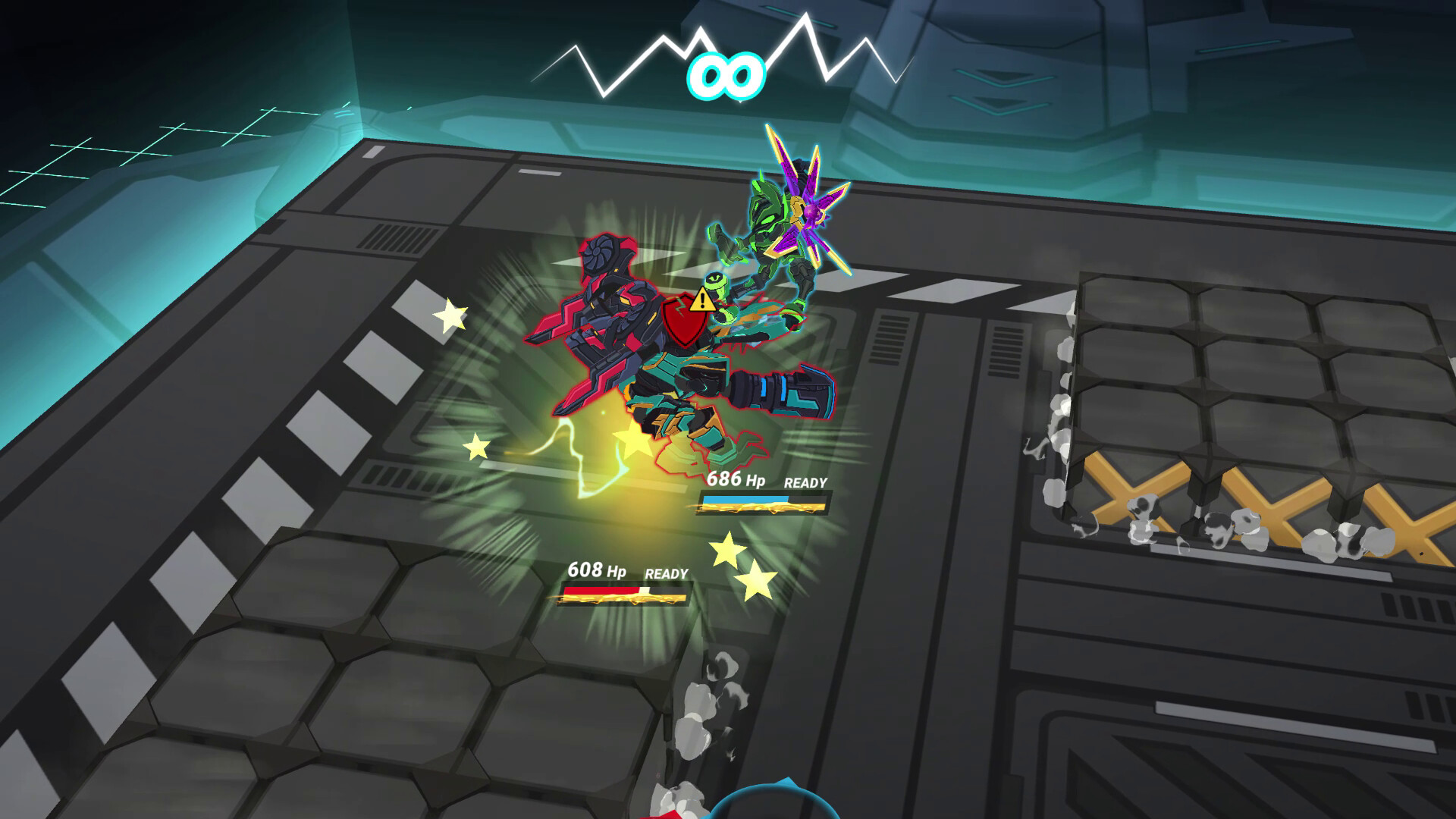Toggle the READY state on the 608 Hp bar
Image resolution: width=1456 pixels, height=819 pixels.
[x=667, y=573]
